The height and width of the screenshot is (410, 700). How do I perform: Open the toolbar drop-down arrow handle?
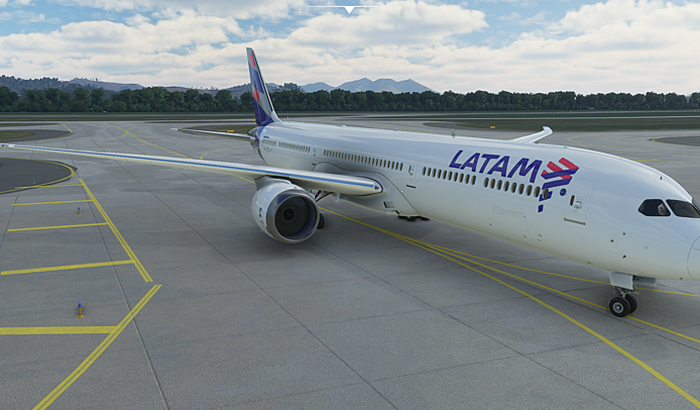[x=349, y=9]
